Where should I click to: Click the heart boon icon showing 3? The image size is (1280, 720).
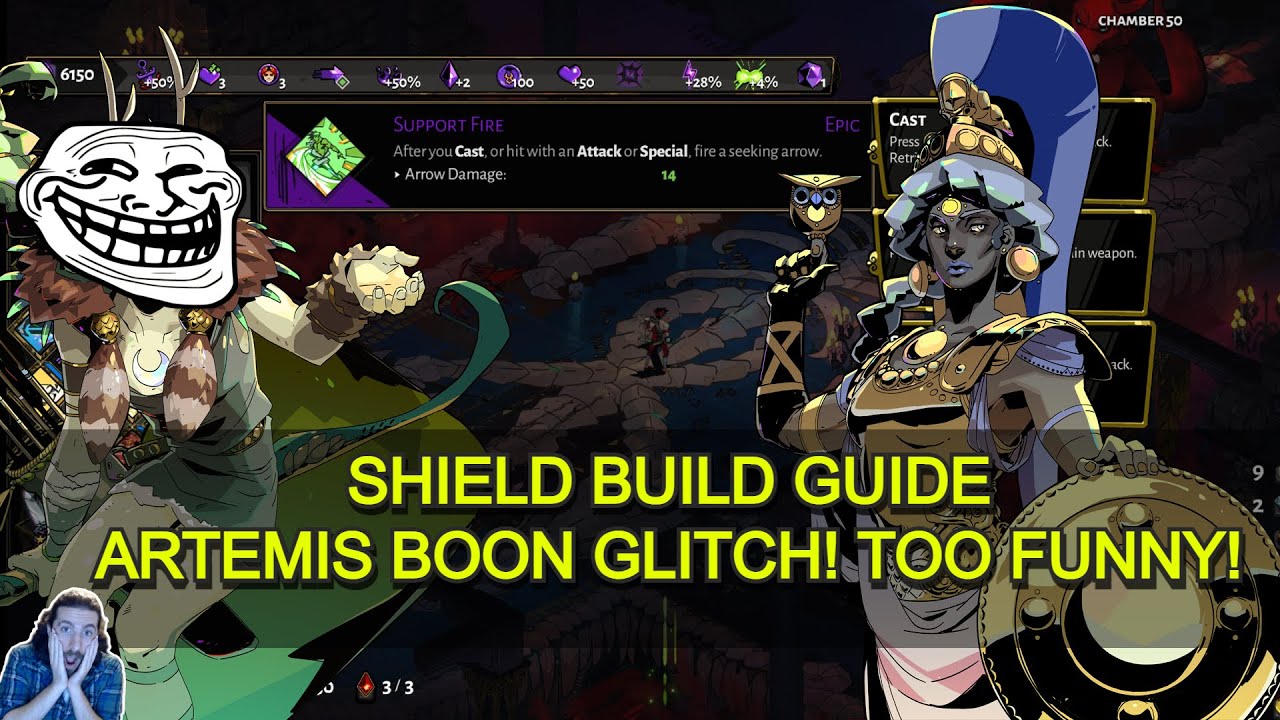point(210,73)
